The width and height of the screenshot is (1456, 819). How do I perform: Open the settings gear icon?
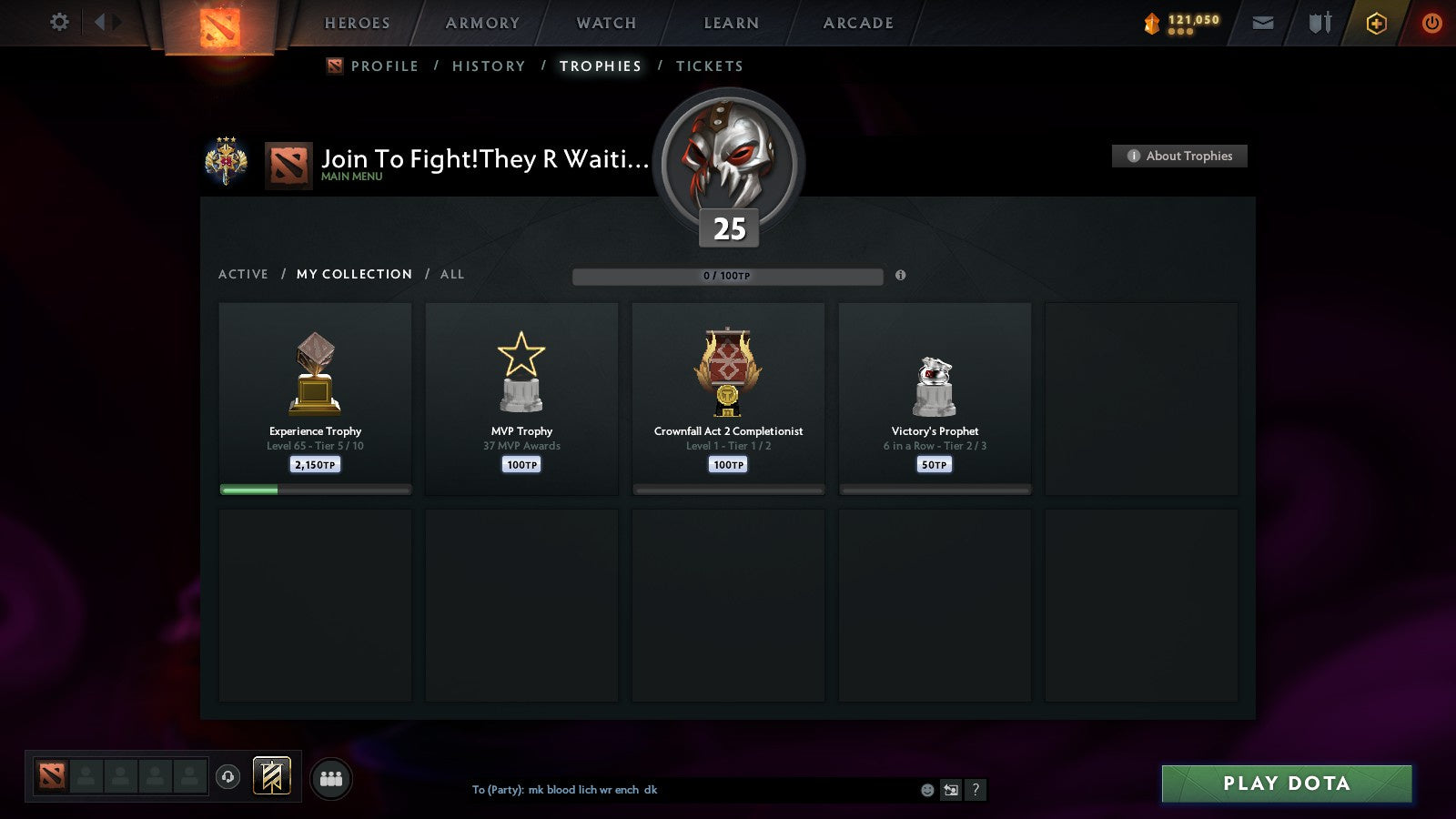(59, 23)
